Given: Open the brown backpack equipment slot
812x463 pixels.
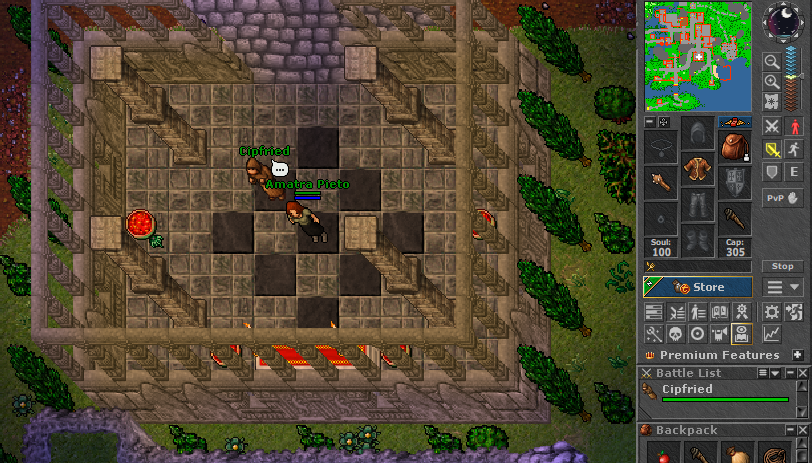Looking at the screenshot, I should (734, 146).
